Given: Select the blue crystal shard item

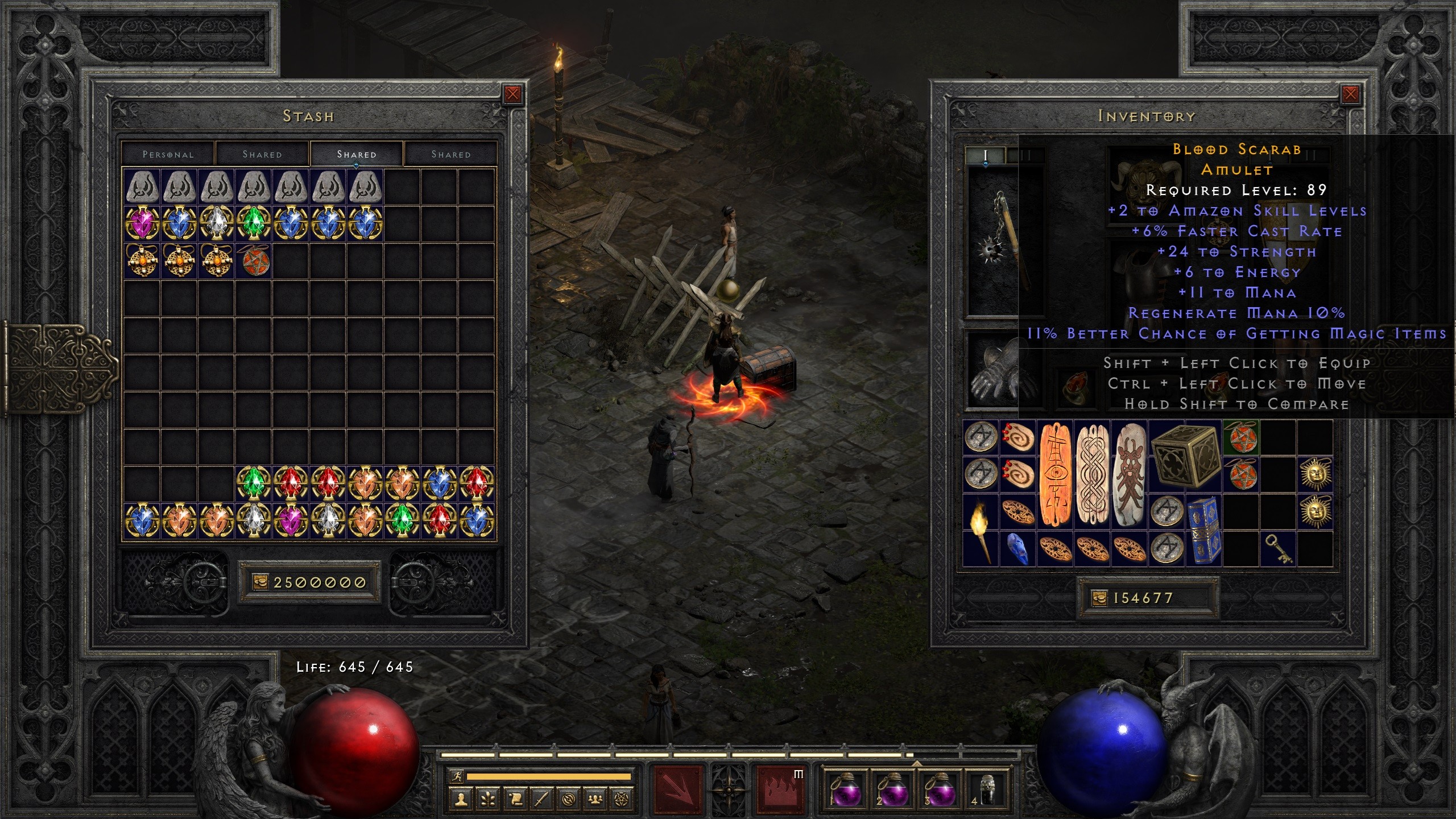Looking at the screenshot, I should [x=1017, y=549].
